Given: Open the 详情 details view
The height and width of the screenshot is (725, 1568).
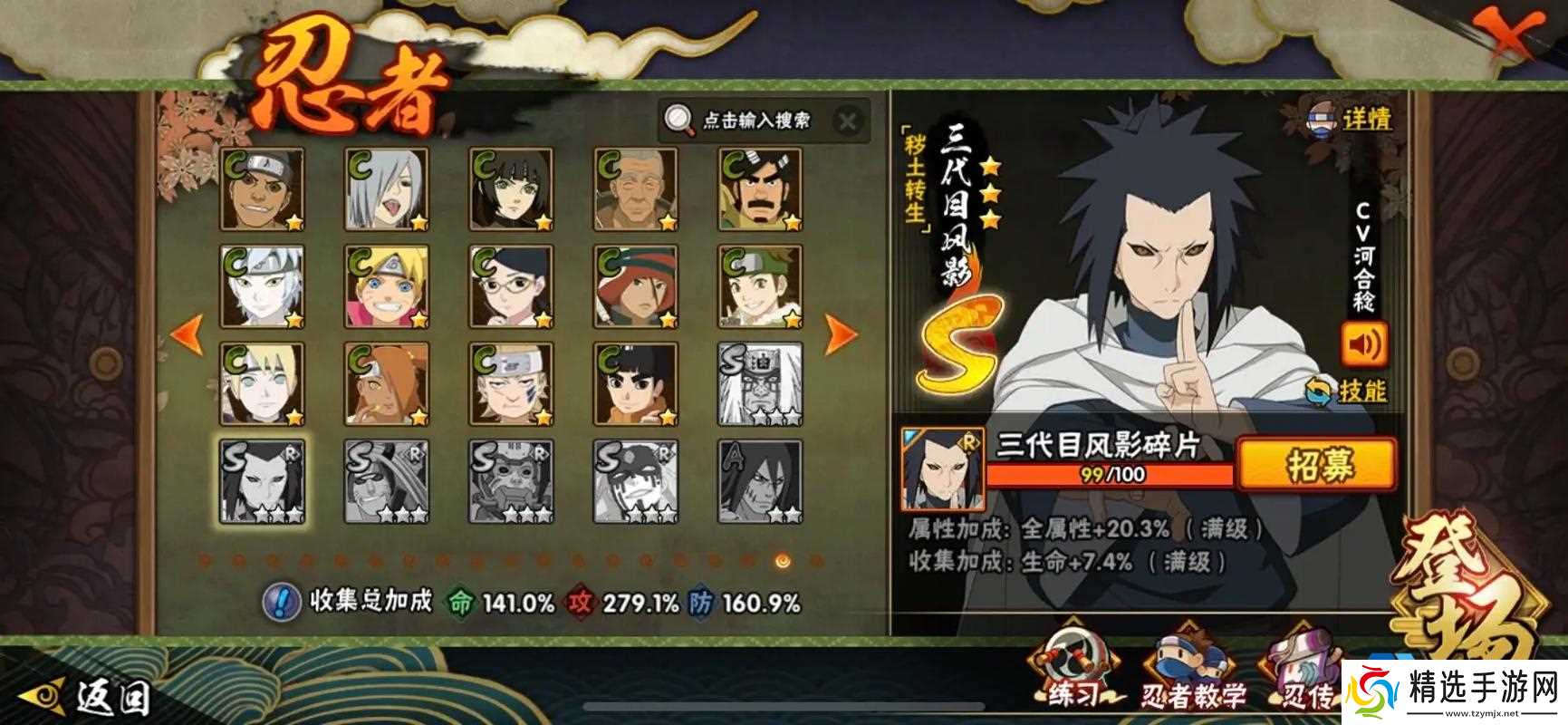Looking at the screenshot, I should point(1350,119).
